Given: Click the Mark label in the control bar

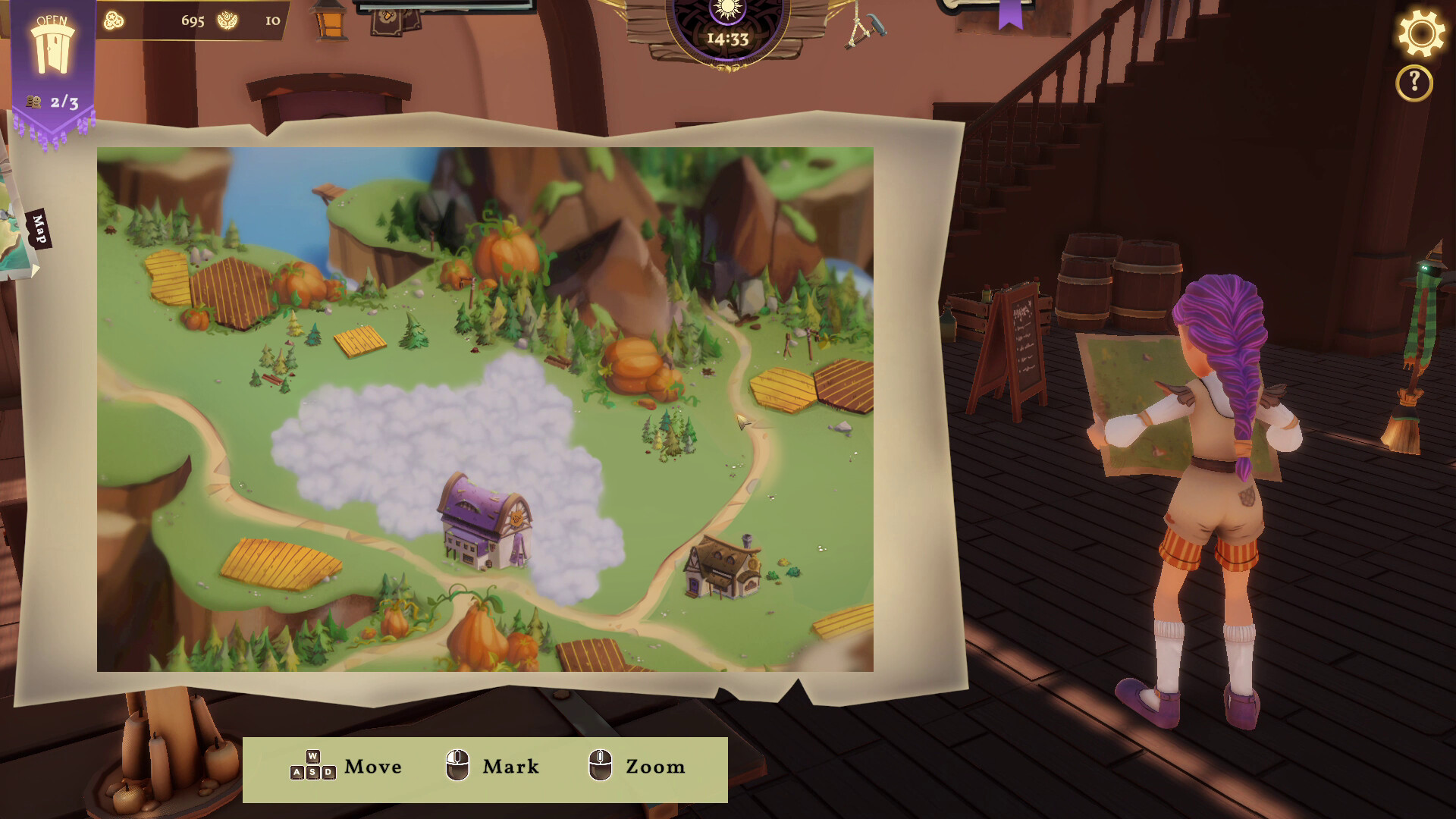Looking at the screenshot, I should pyautogui.click(x=510, y=767).
